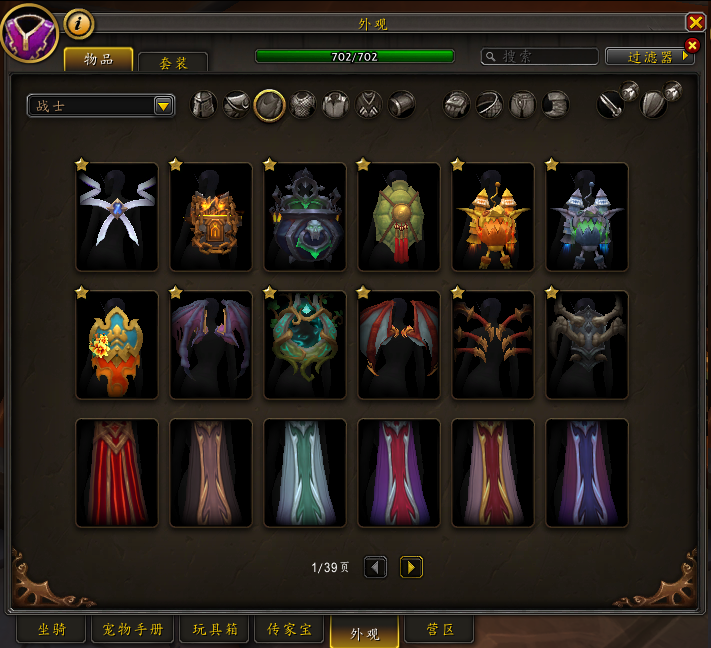Screen dimensions: 711x648
Task: Open the 过滤器 filter menu
Action: pos(649,57)
